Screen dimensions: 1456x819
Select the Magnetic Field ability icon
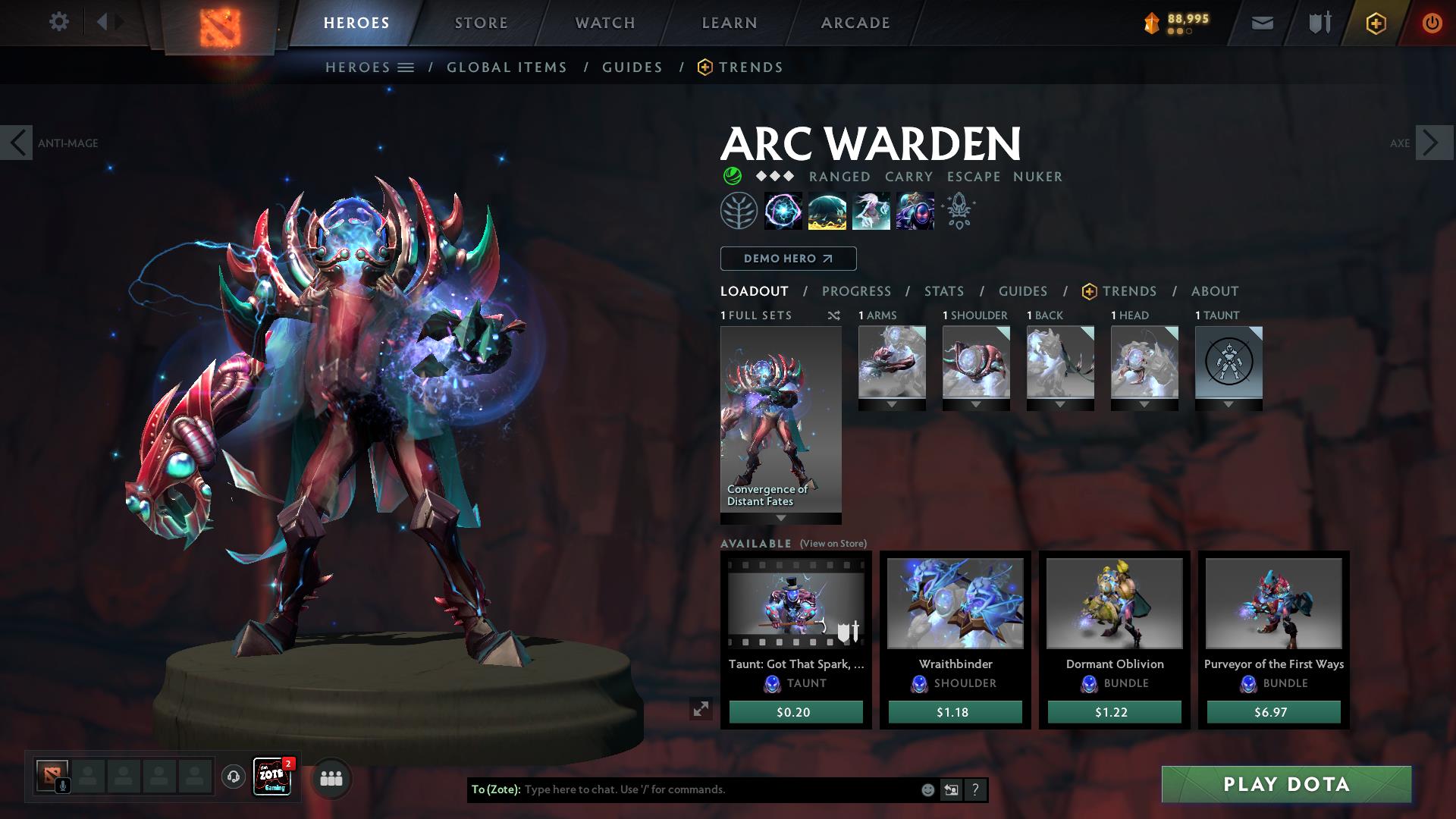coord(828,211)
